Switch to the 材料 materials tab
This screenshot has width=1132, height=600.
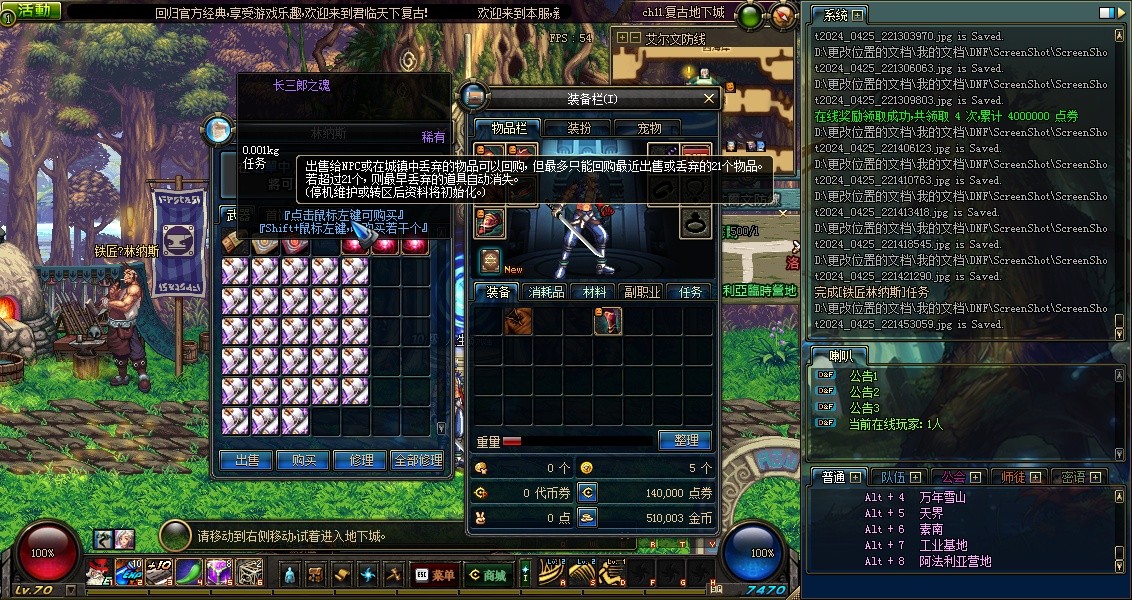pos(594,292)
